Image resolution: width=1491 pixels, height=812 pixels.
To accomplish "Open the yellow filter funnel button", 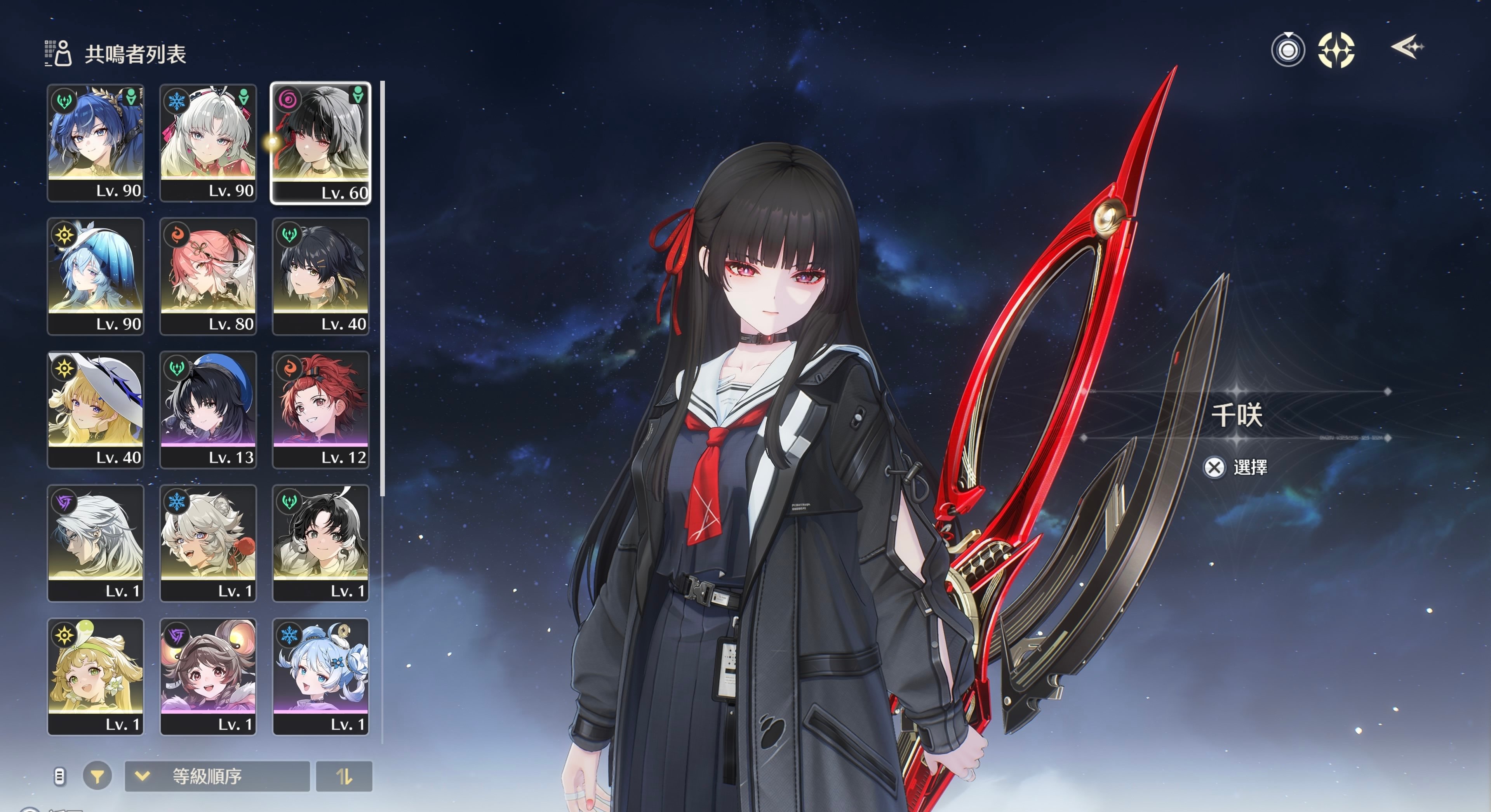I will [x=97, y=776].
